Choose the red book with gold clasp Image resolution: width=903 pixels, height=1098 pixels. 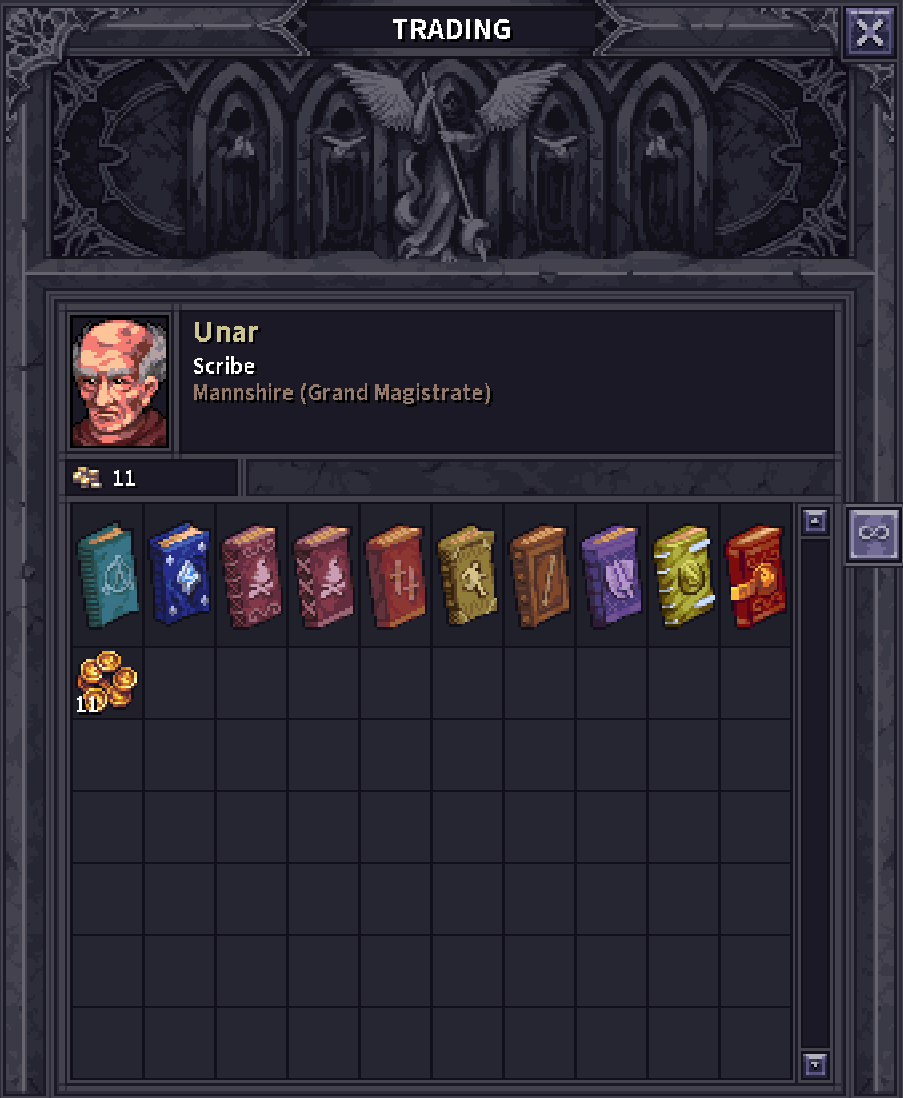pyautogui.click(x=755, y=575)
